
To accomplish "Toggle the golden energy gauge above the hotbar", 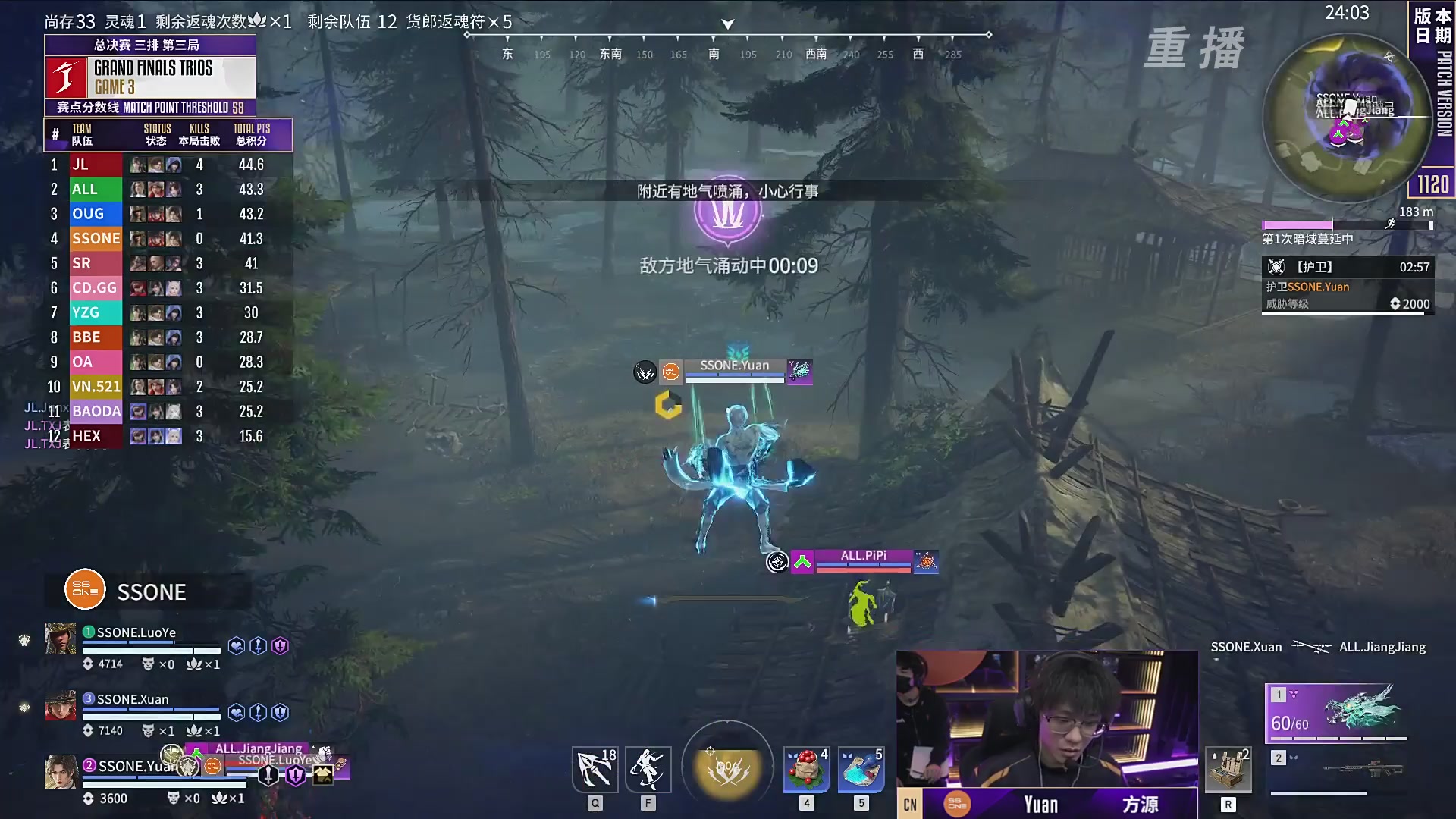I will click(726, 766).
